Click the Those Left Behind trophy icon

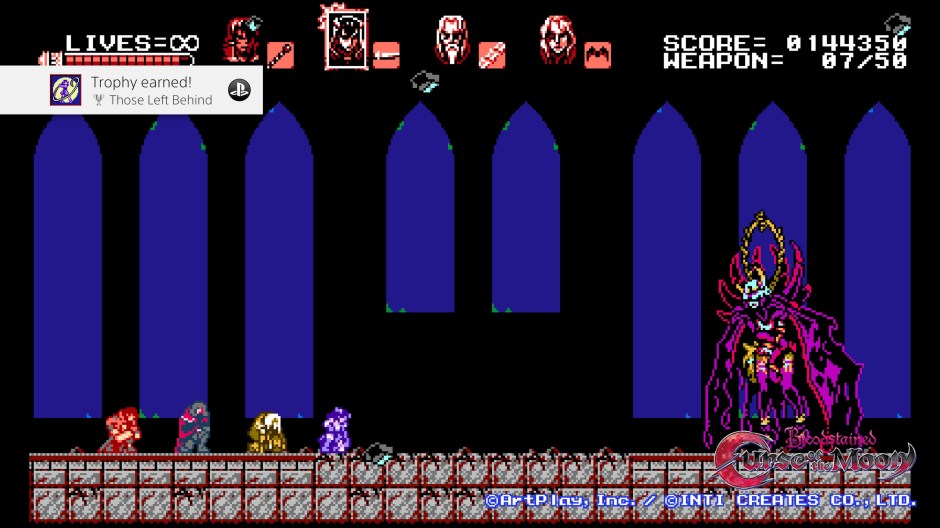pyautogui.click(x=66, y=90)
